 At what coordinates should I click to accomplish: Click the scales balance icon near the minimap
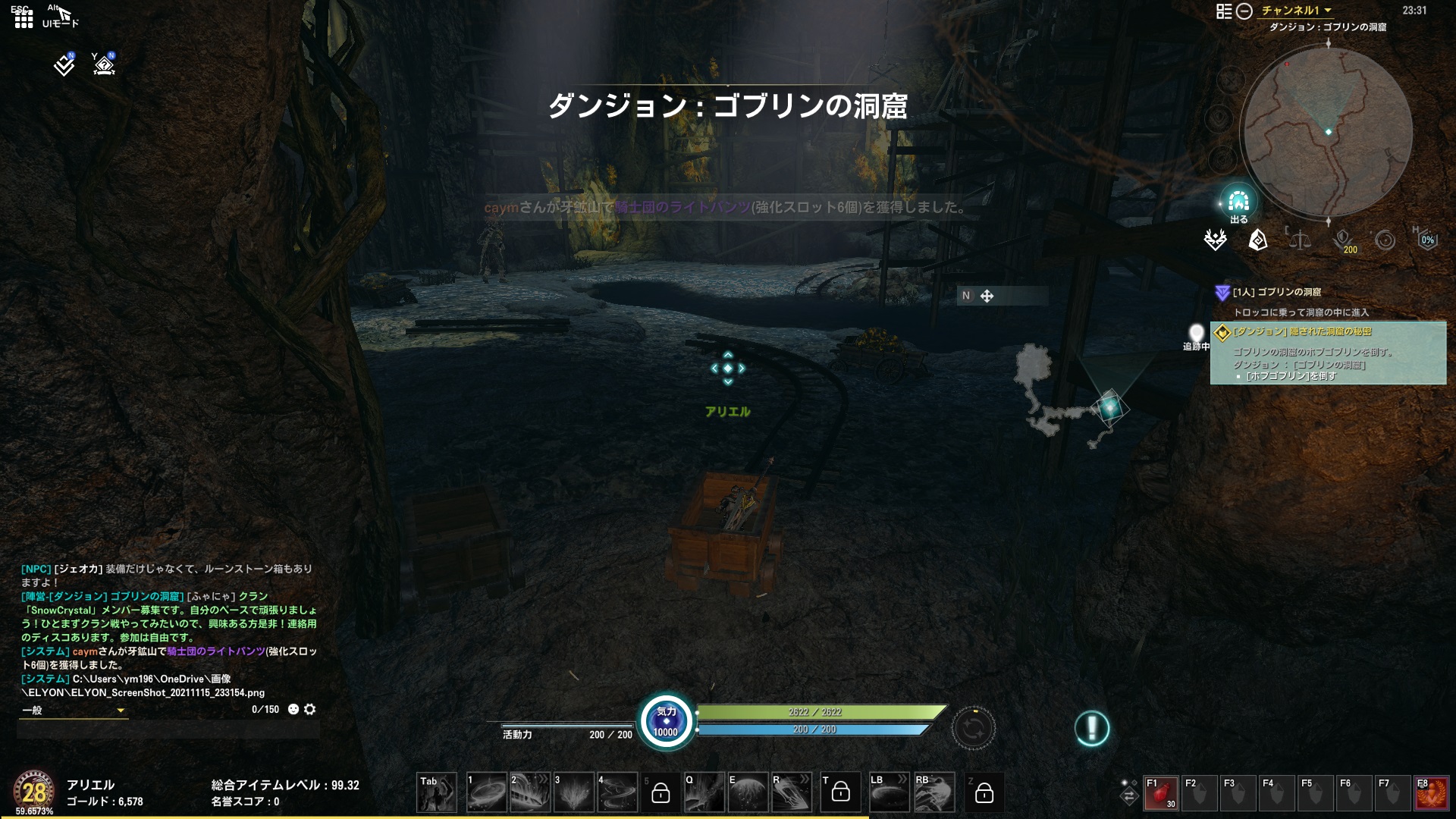pyautogui.click(x=1300, y=240)
